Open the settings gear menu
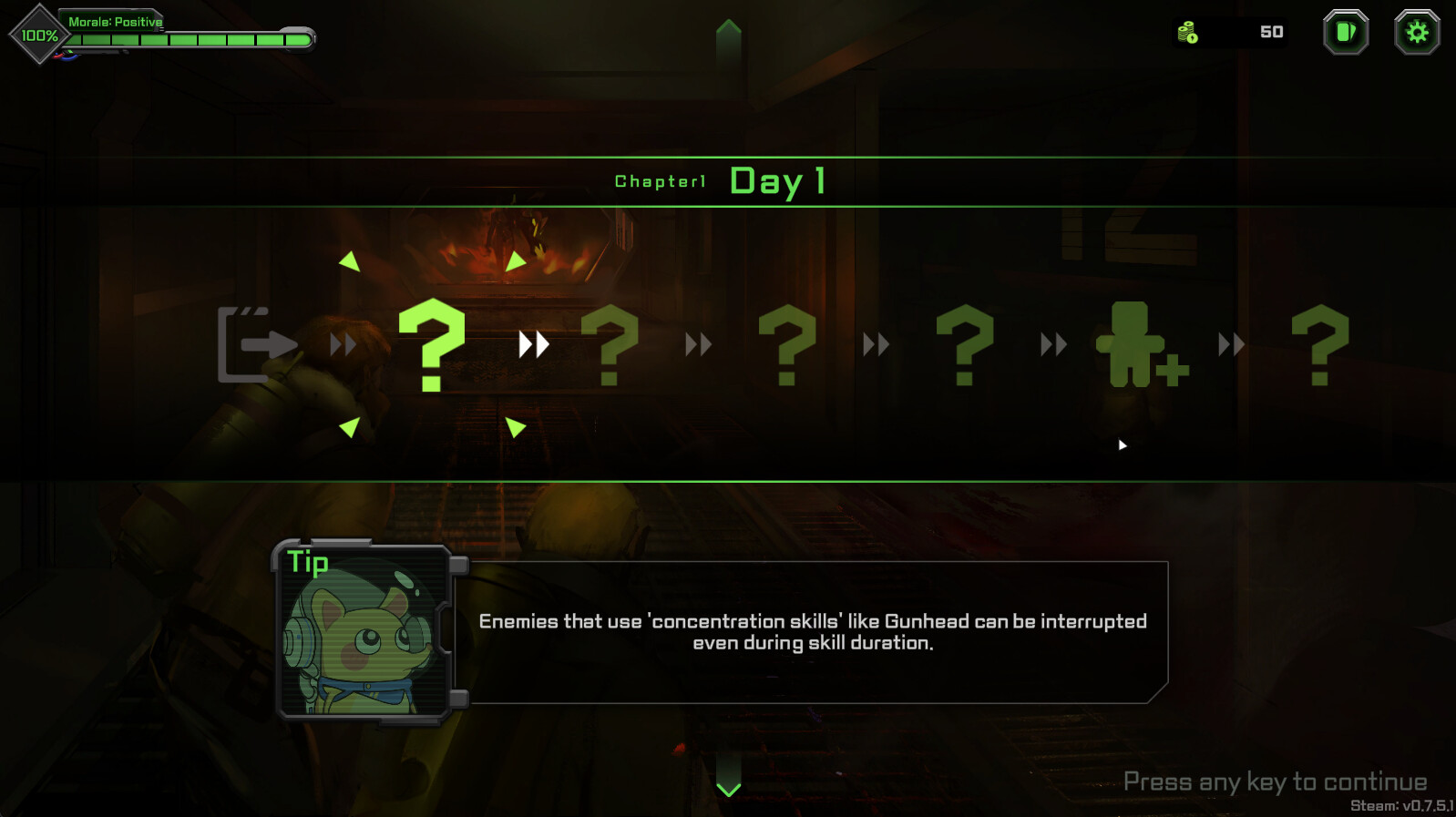The height and width of the screenshot is (817, 1456). coord(1417,33)
